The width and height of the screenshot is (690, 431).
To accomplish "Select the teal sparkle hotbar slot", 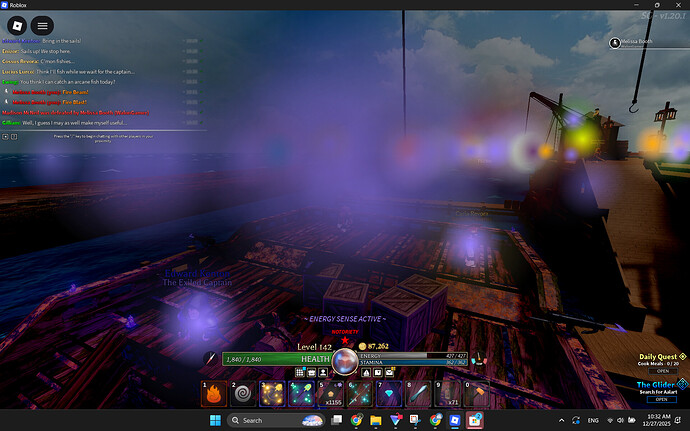I will [x=302, y=395].
